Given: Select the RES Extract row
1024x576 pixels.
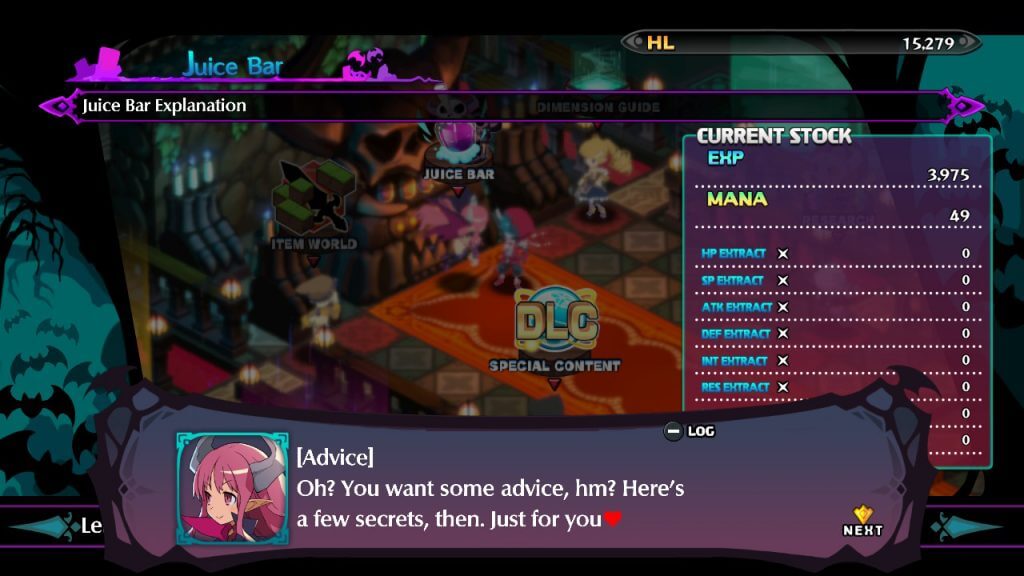Looking at the screenshot, I should (836, 387).
